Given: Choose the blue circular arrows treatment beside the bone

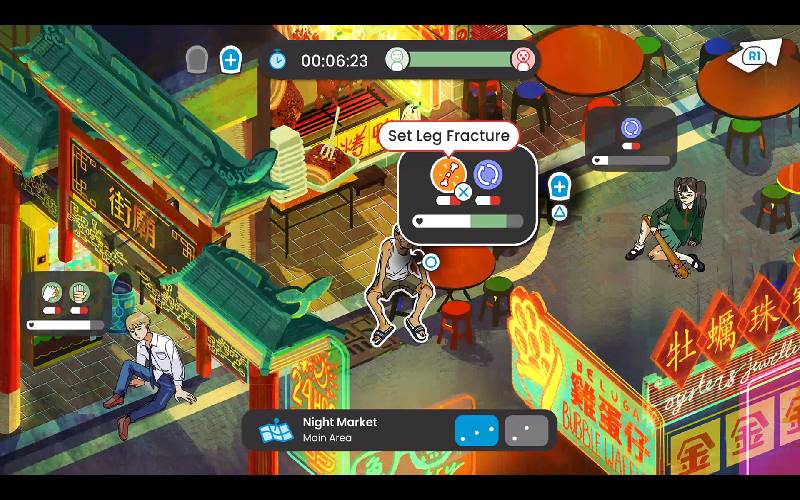Looking at the screenshot, I should tap(488, 175).
